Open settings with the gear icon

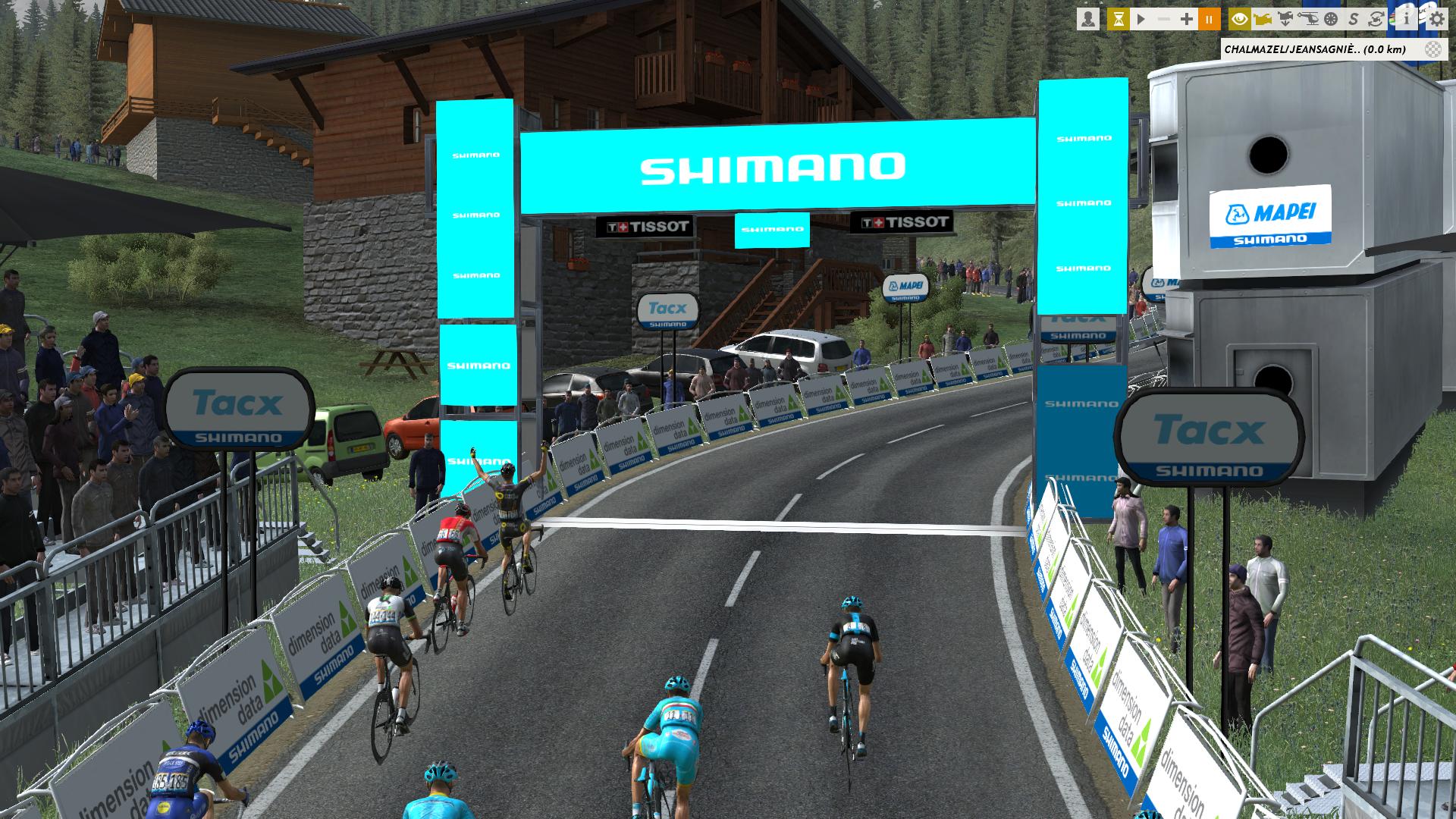click(x=1436, y=19)
